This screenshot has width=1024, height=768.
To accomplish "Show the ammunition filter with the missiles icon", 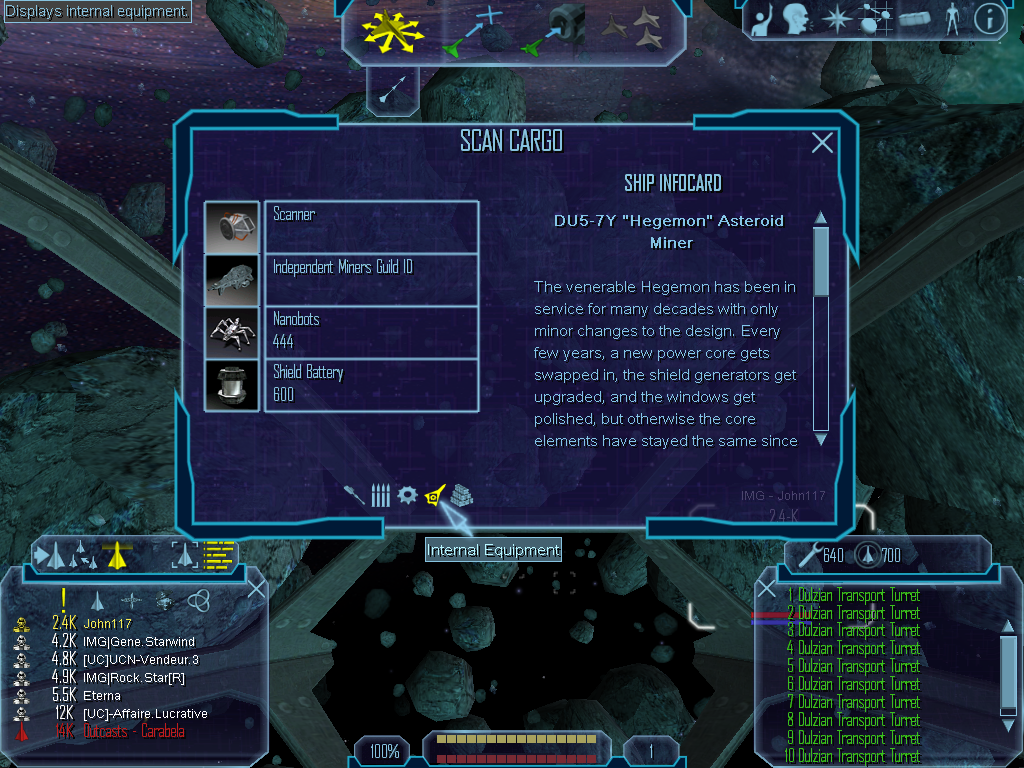I will tap(380, 495).
